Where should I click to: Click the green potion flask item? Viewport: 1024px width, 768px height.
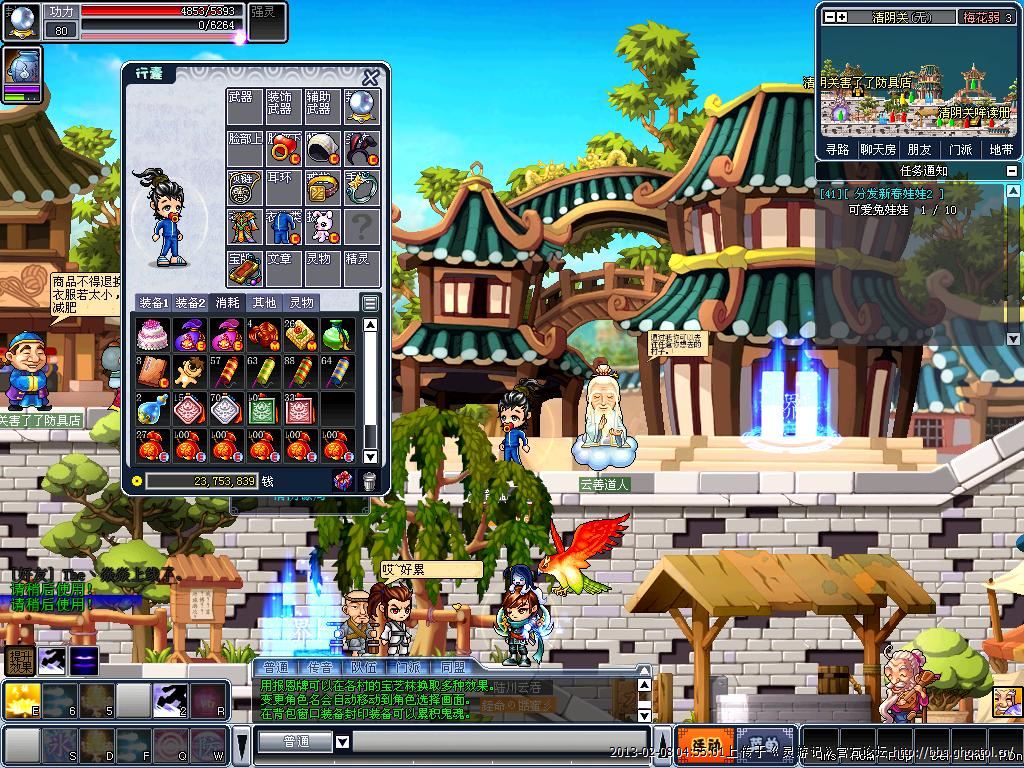[x=338, y=334]
